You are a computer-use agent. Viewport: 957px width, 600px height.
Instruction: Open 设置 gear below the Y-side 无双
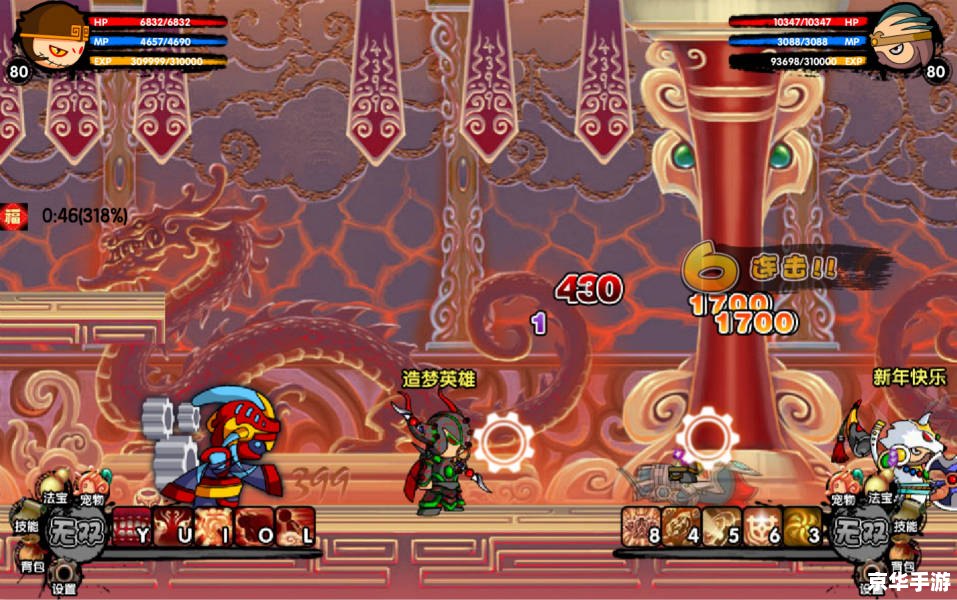point(64,578)
